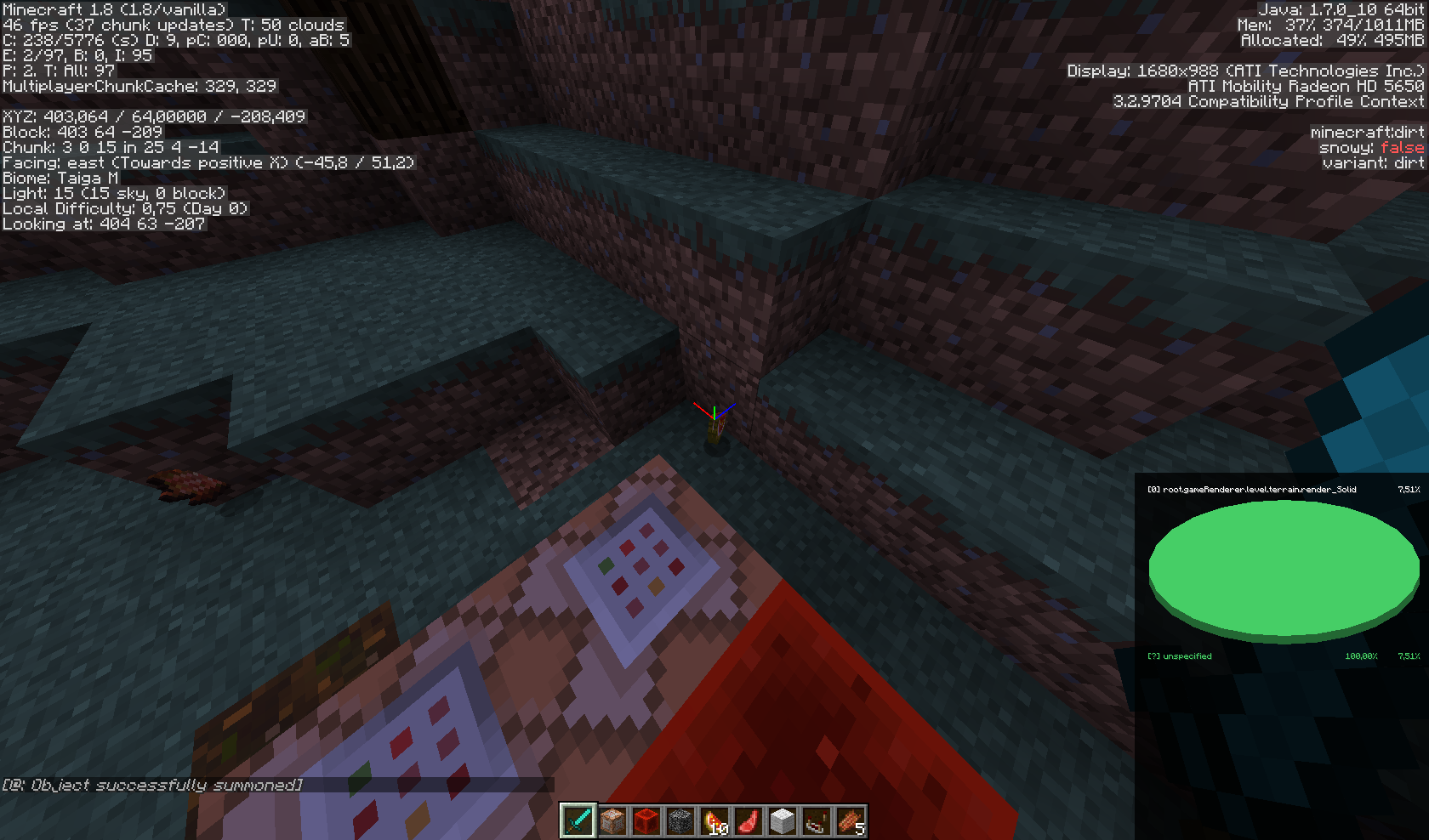Select the diamond sword hotbar slot
The height and width of the screenshot is (840, 1429).
(578, 821)
